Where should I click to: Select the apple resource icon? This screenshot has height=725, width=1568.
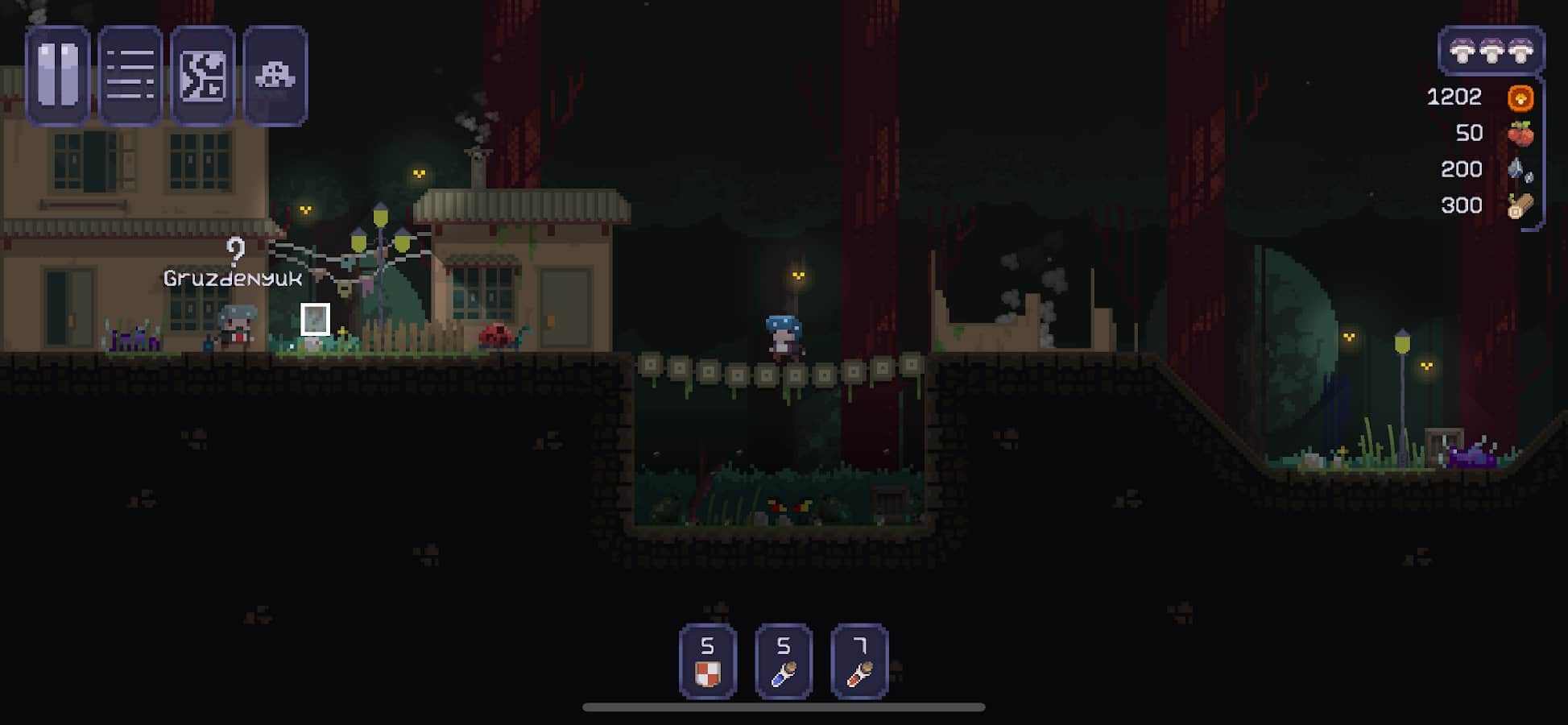[1520, 133]
